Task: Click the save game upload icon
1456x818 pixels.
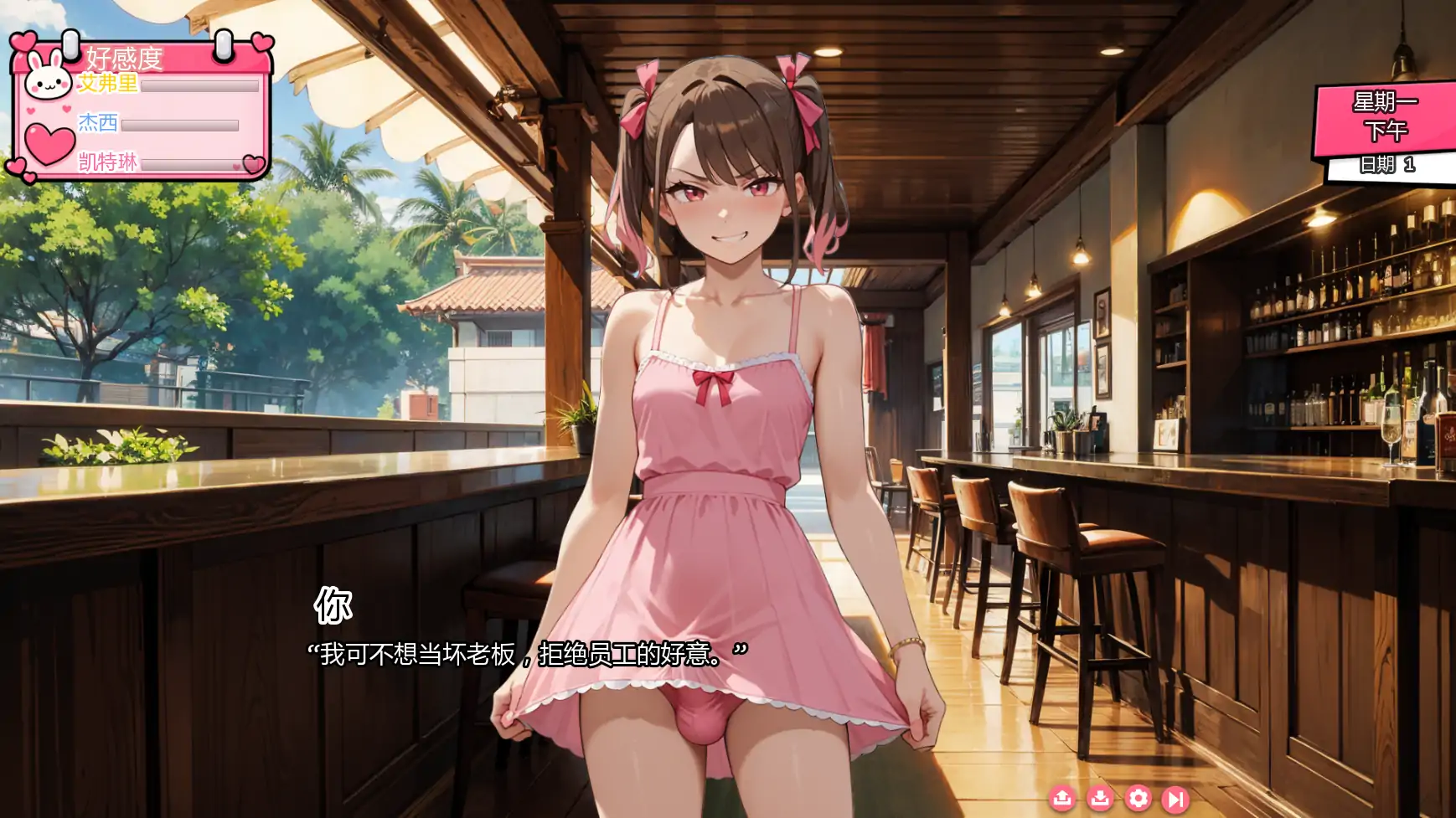Action: click(1064, 800)
